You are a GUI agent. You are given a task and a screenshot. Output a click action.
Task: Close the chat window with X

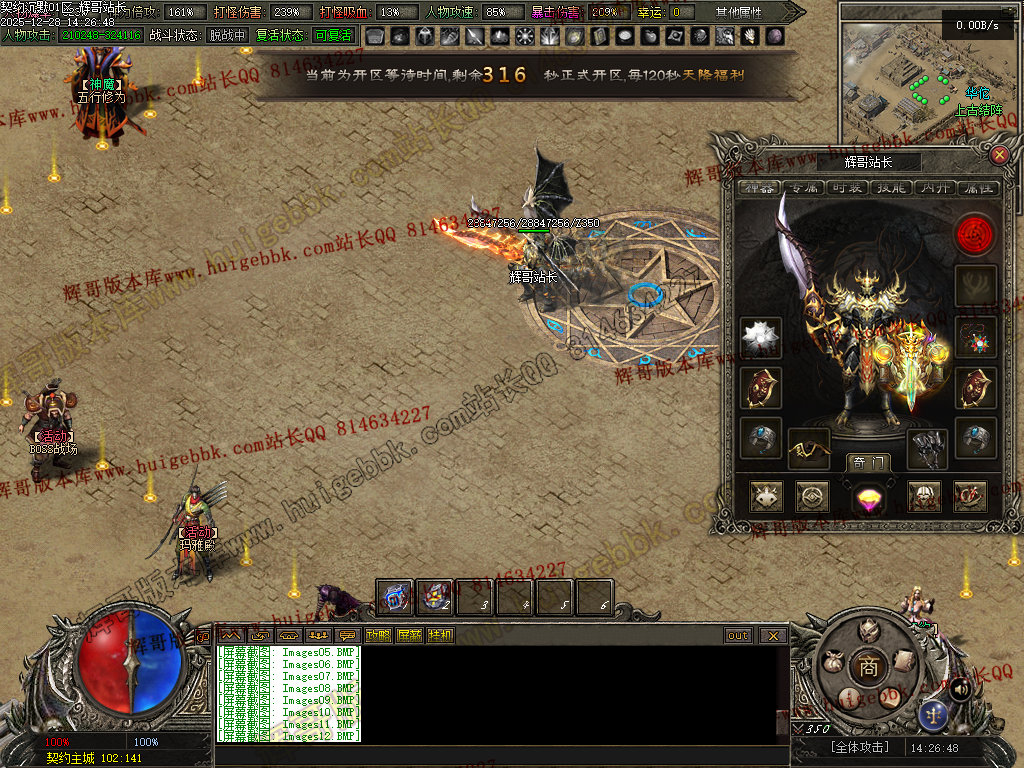tap(772, 635)
